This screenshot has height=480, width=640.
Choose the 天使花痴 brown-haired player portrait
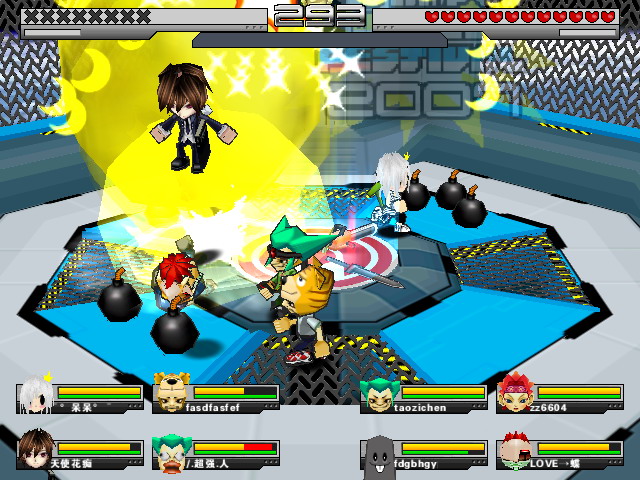tap(34, 449)
